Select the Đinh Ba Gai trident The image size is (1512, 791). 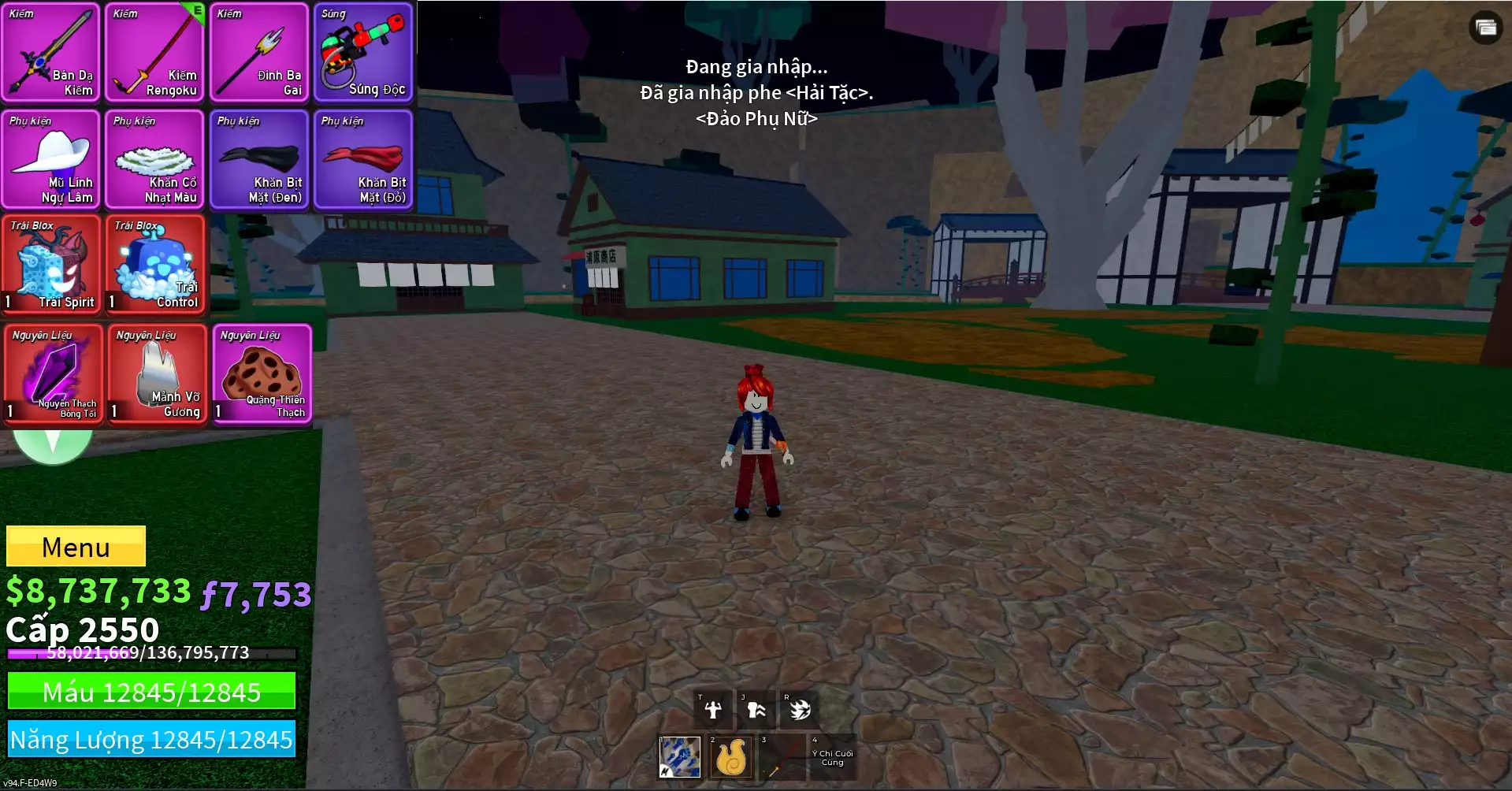(259, 53)
